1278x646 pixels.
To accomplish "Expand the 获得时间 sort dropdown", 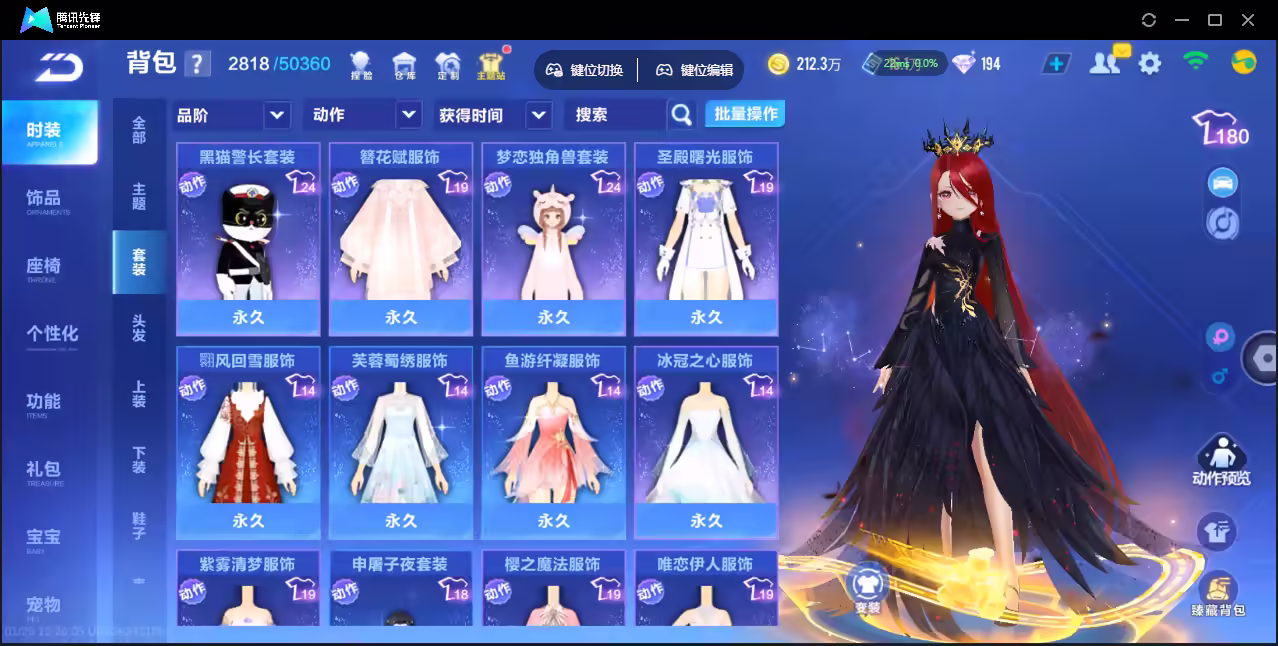I will pos(494,115).
